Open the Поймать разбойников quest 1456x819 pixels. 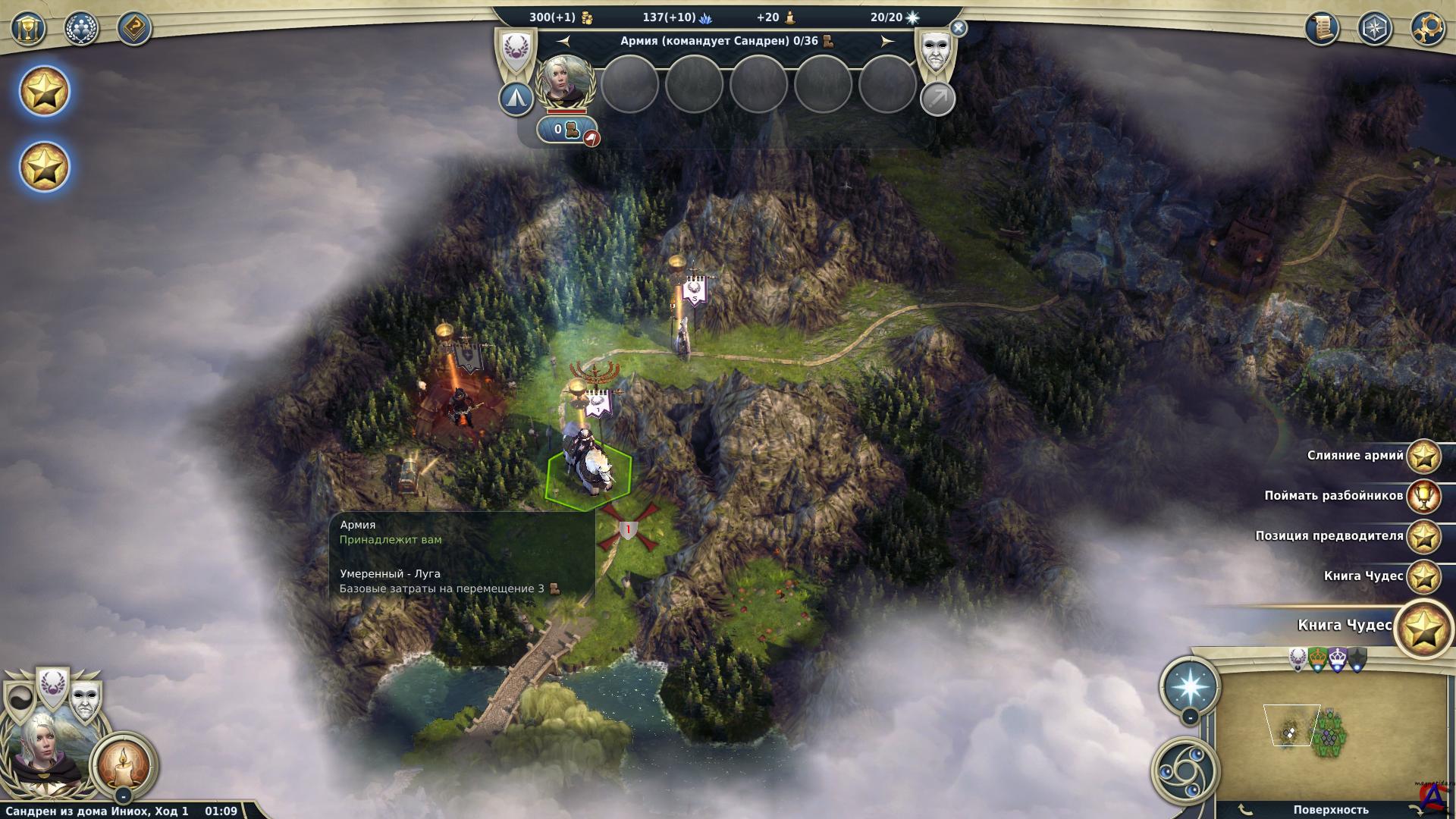[x=1423, y=497]
